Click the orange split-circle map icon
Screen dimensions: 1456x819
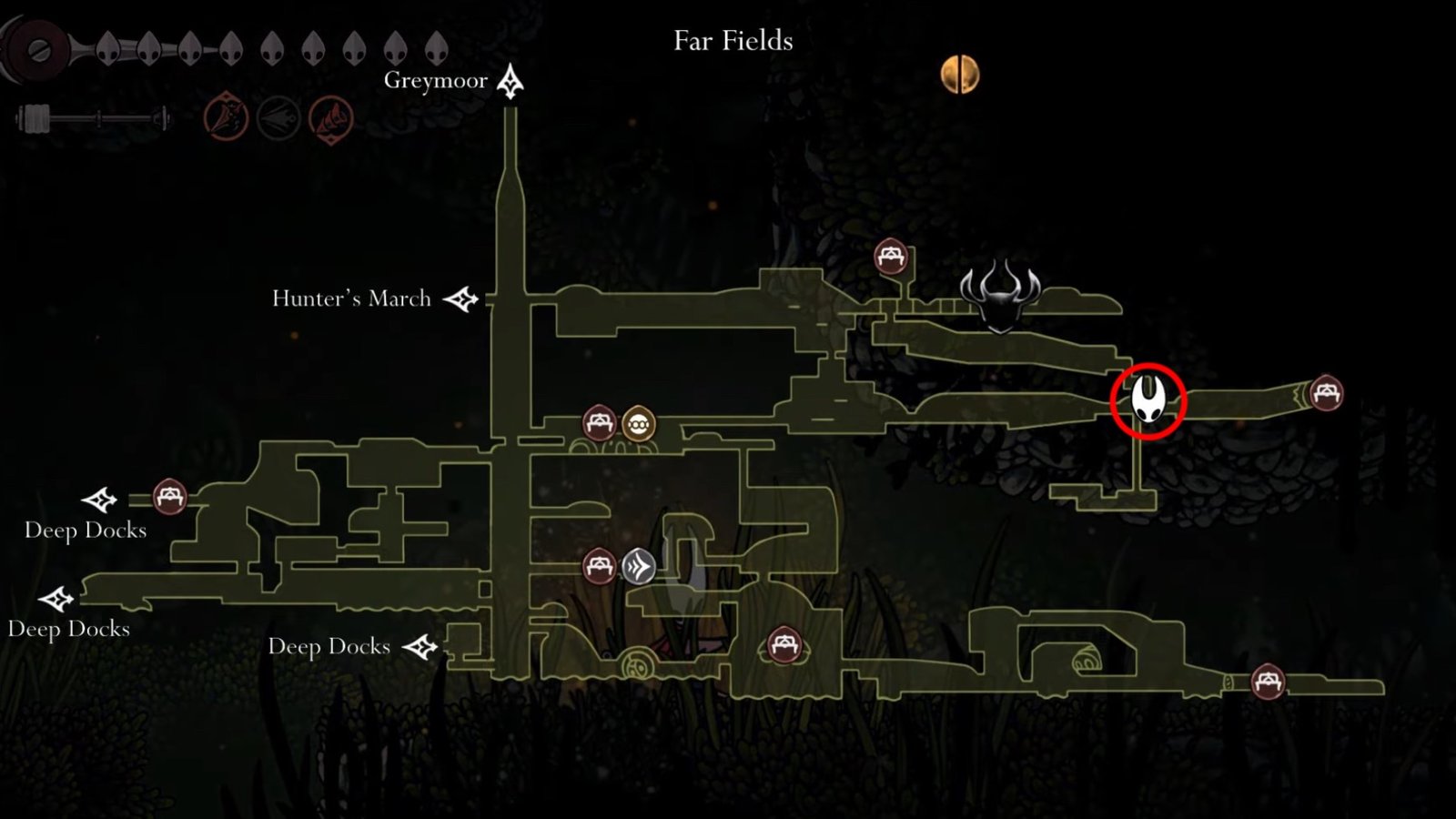coord(960,75)
